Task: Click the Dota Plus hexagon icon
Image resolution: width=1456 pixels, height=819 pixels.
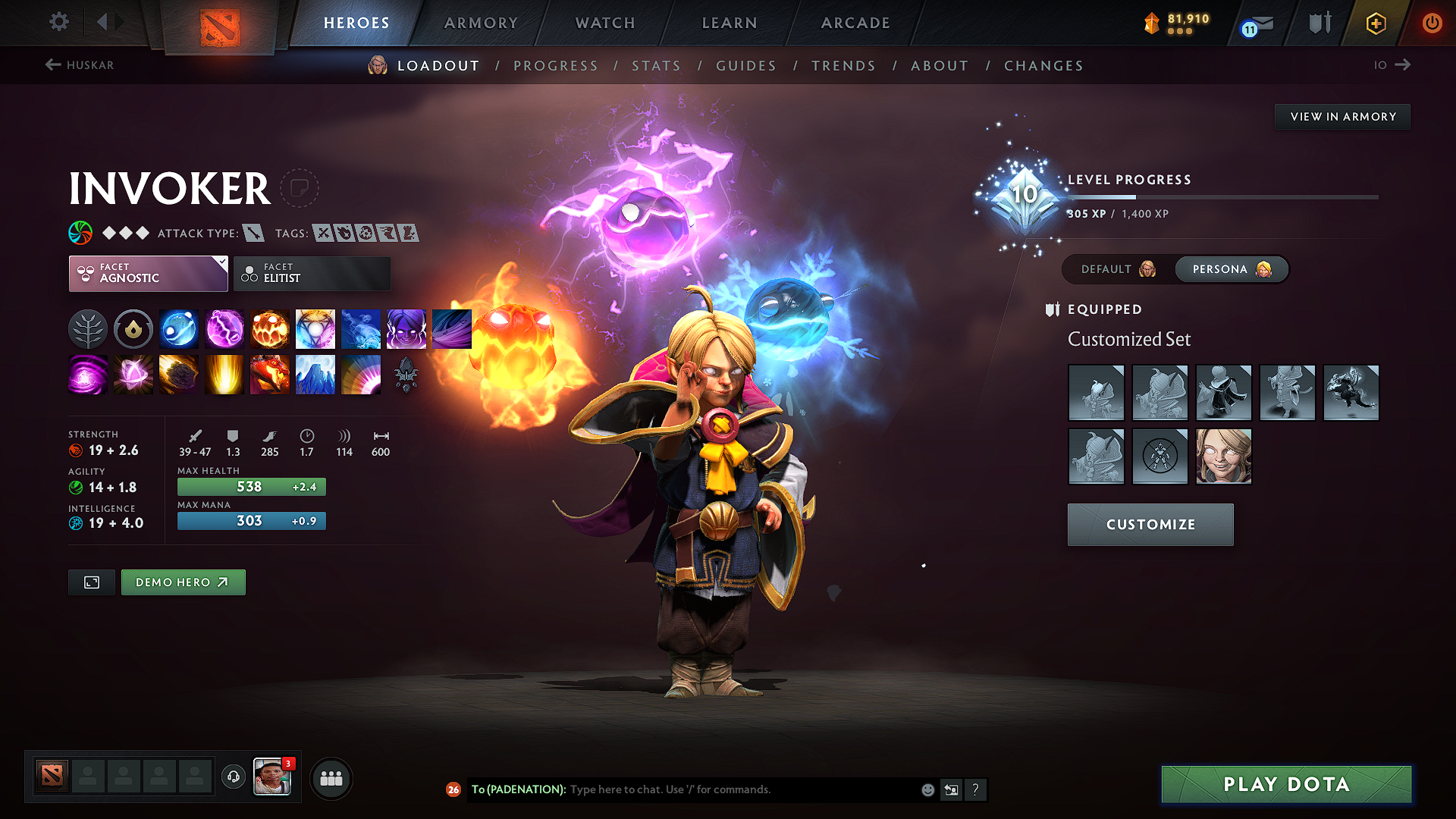Action: [1376, 23]
